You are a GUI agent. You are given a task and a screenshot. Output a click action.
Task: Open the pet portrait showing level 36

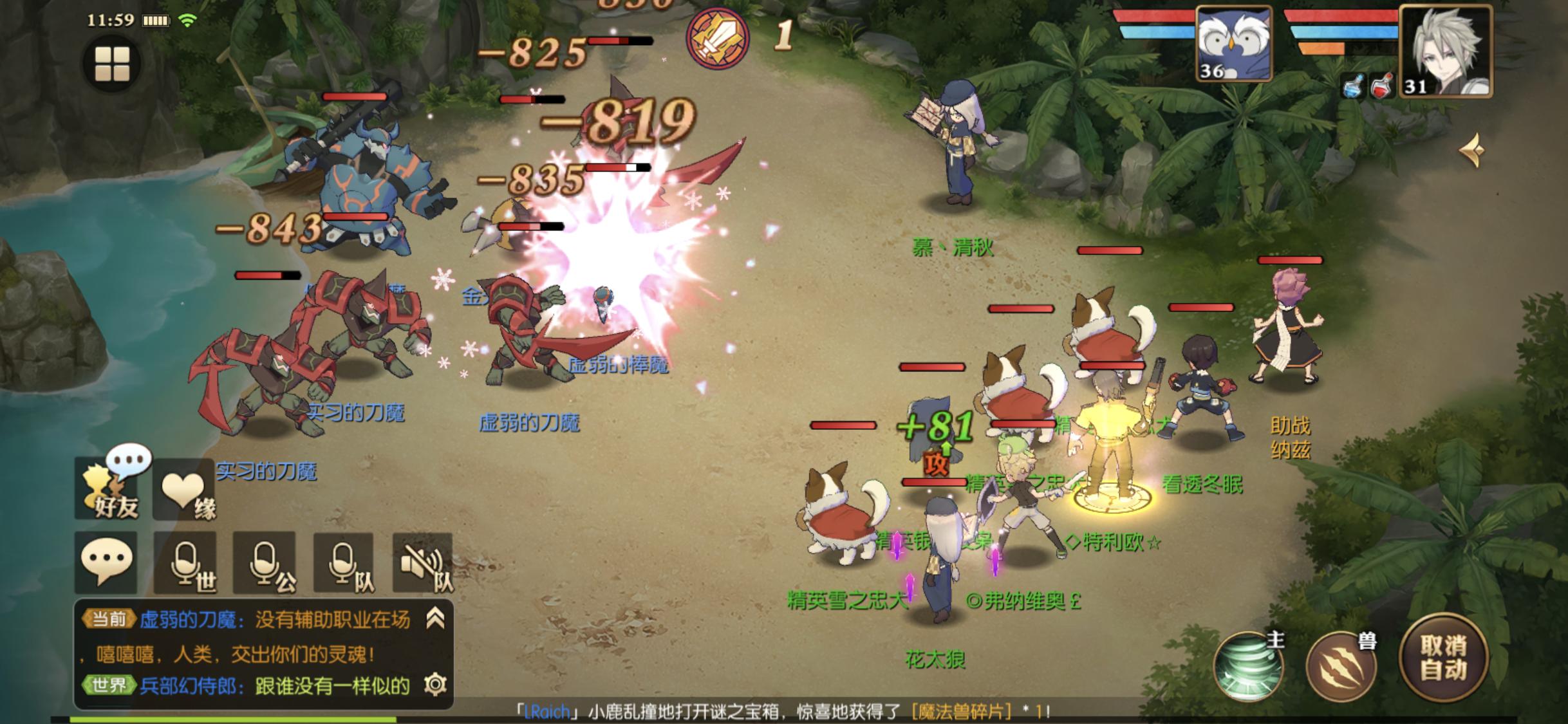point(1234,44)
